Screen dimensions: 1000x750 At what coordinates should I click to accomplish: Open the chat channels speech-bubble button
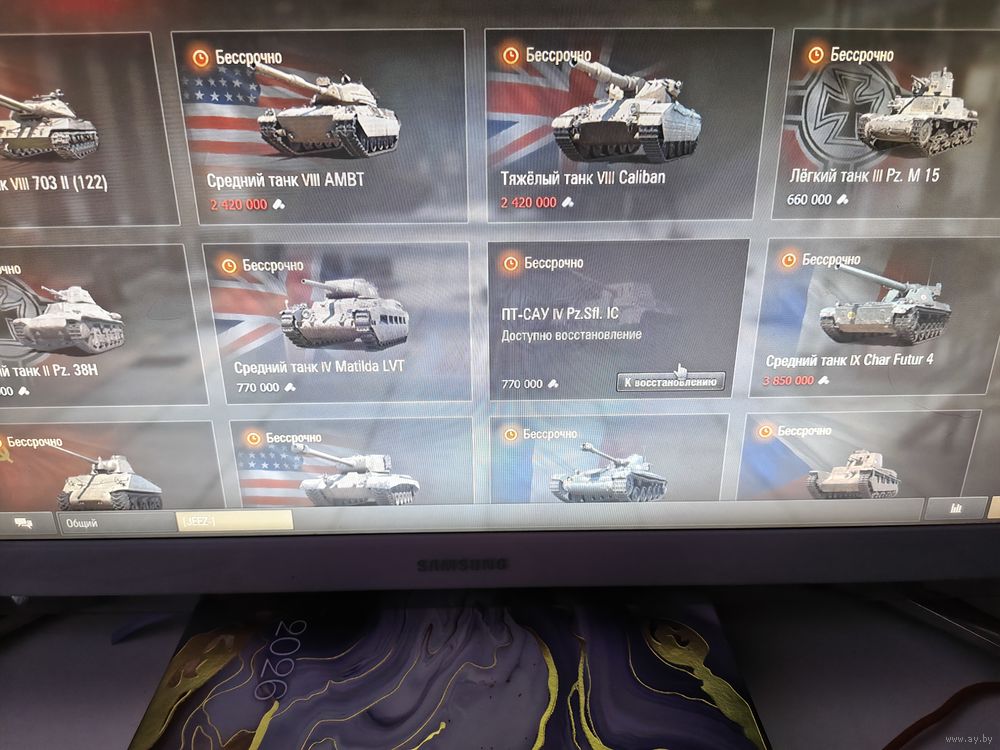(23, 522)
